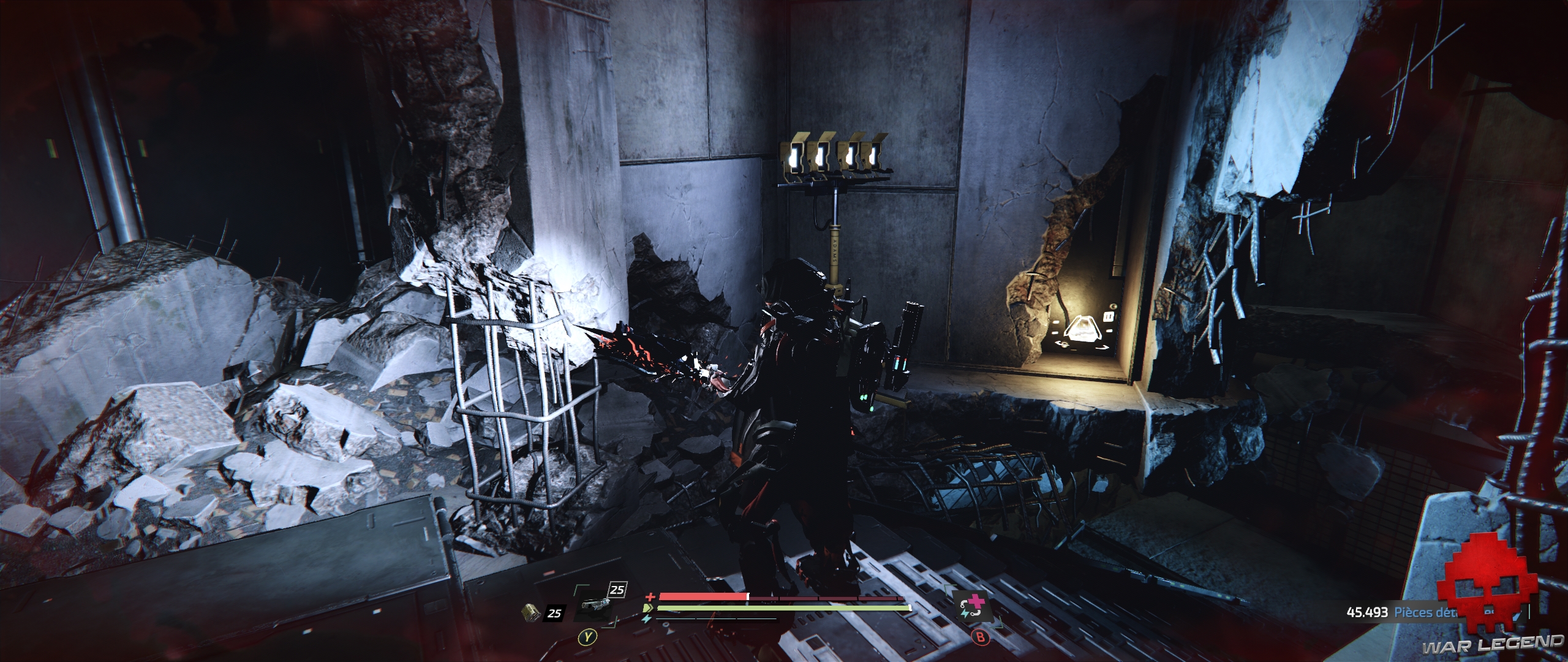Screen dimensions: 1568x662
Task: Click the green stamina chevron icon
Action: point(649,609)
